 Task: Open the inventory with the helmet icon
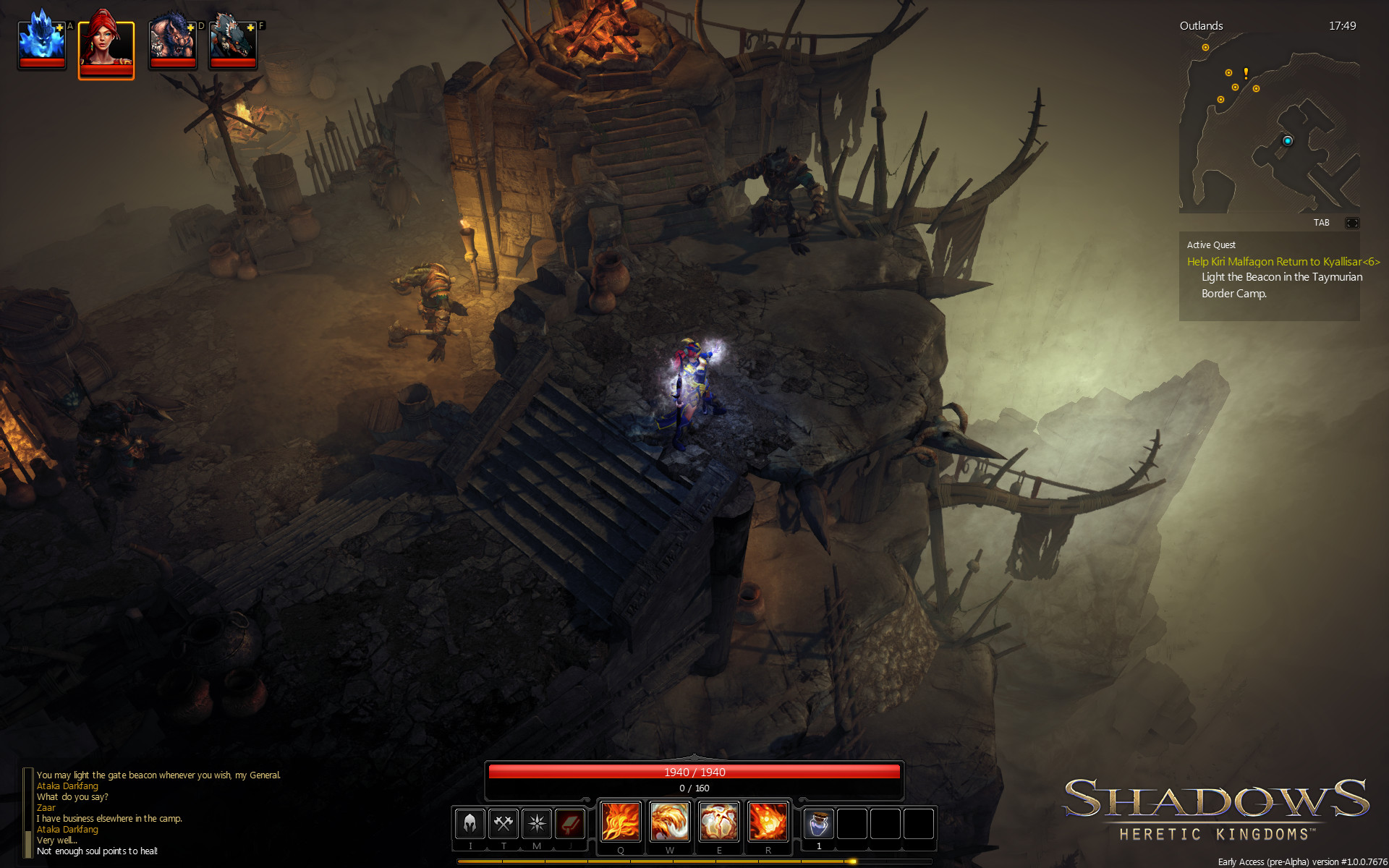coord(469,824)
